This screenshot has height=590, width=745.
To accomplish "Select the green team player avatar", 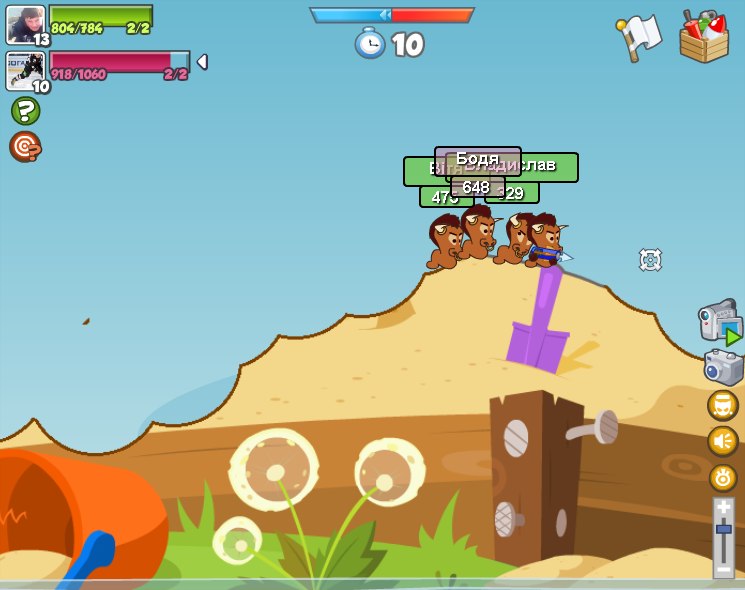I will tap(26, 24).
